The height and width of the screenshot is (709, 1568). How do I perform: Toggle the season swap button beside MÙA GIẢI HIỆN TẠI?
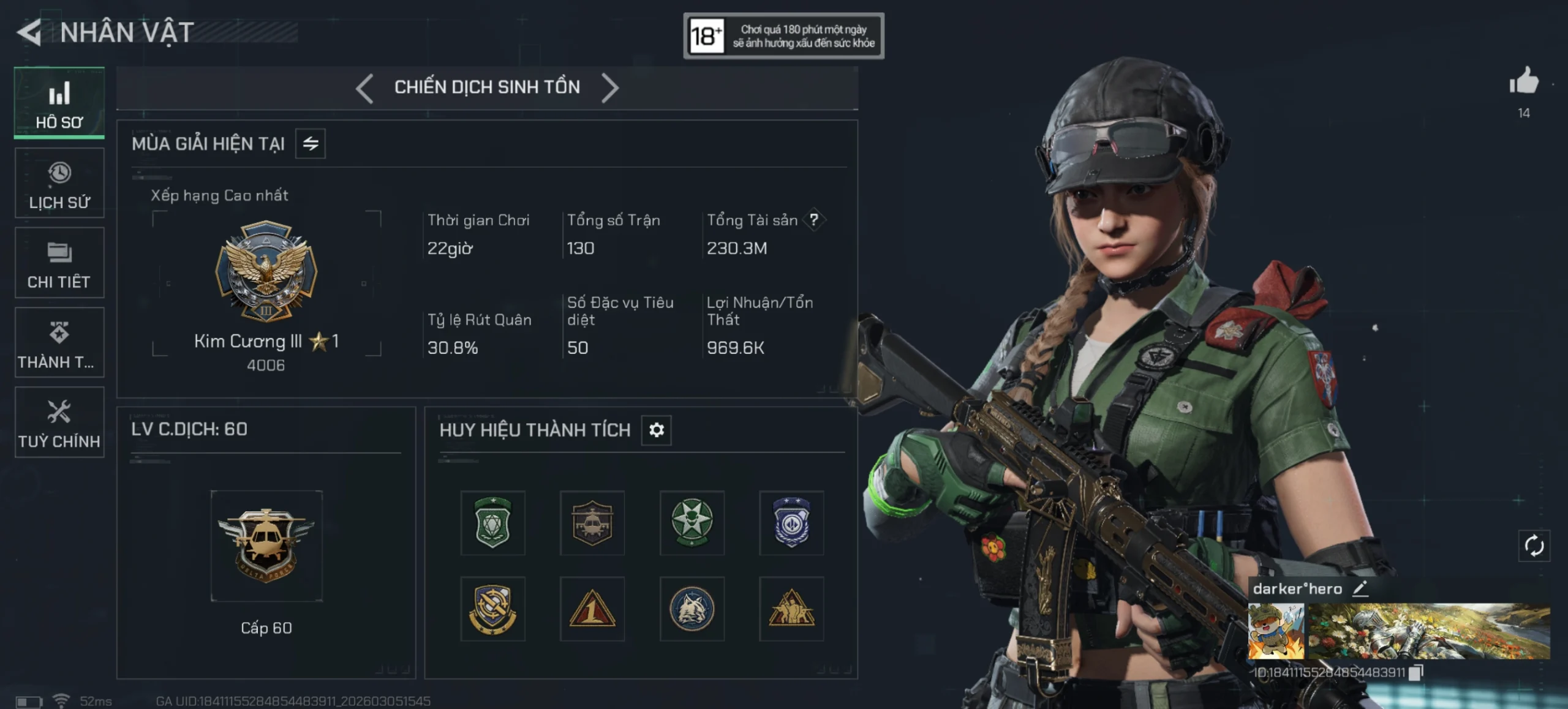(x=311, y=144)
